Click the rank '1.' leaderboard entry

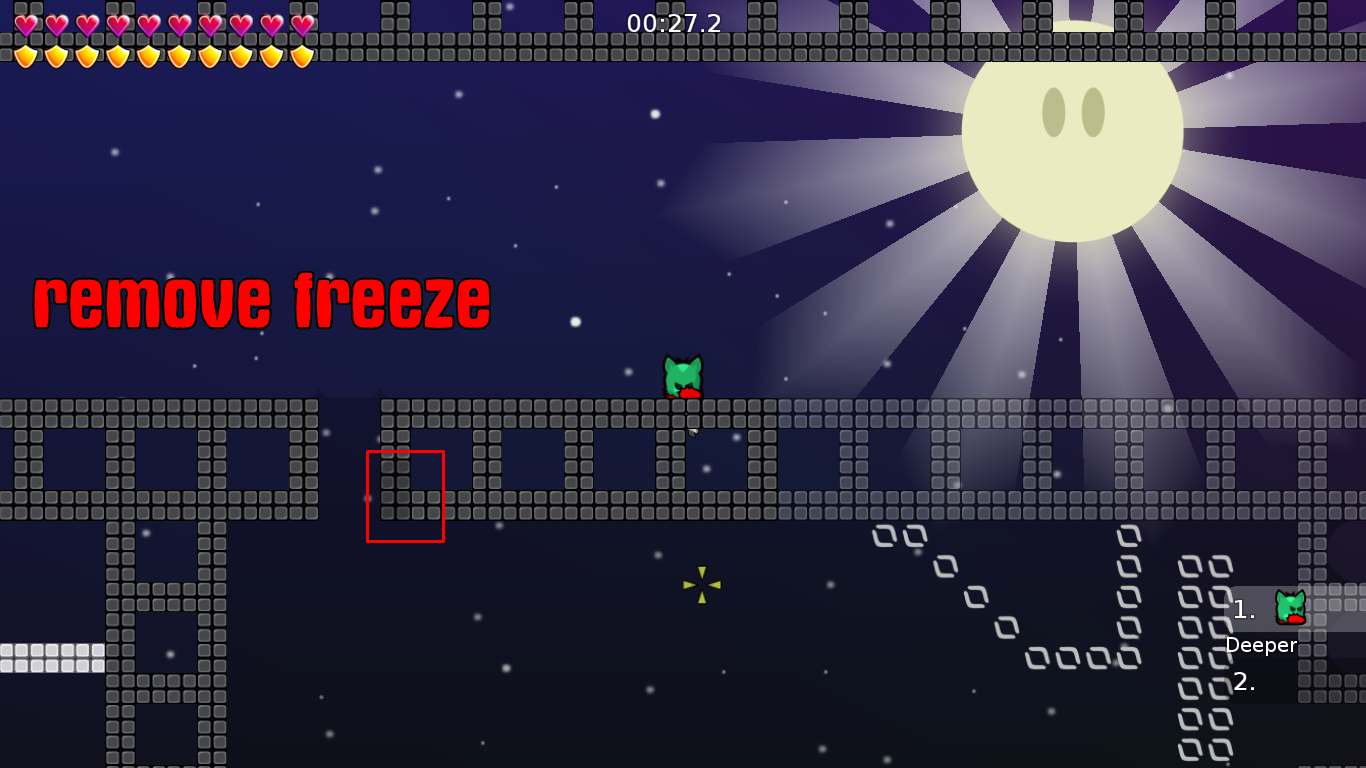pos(1243,607)
